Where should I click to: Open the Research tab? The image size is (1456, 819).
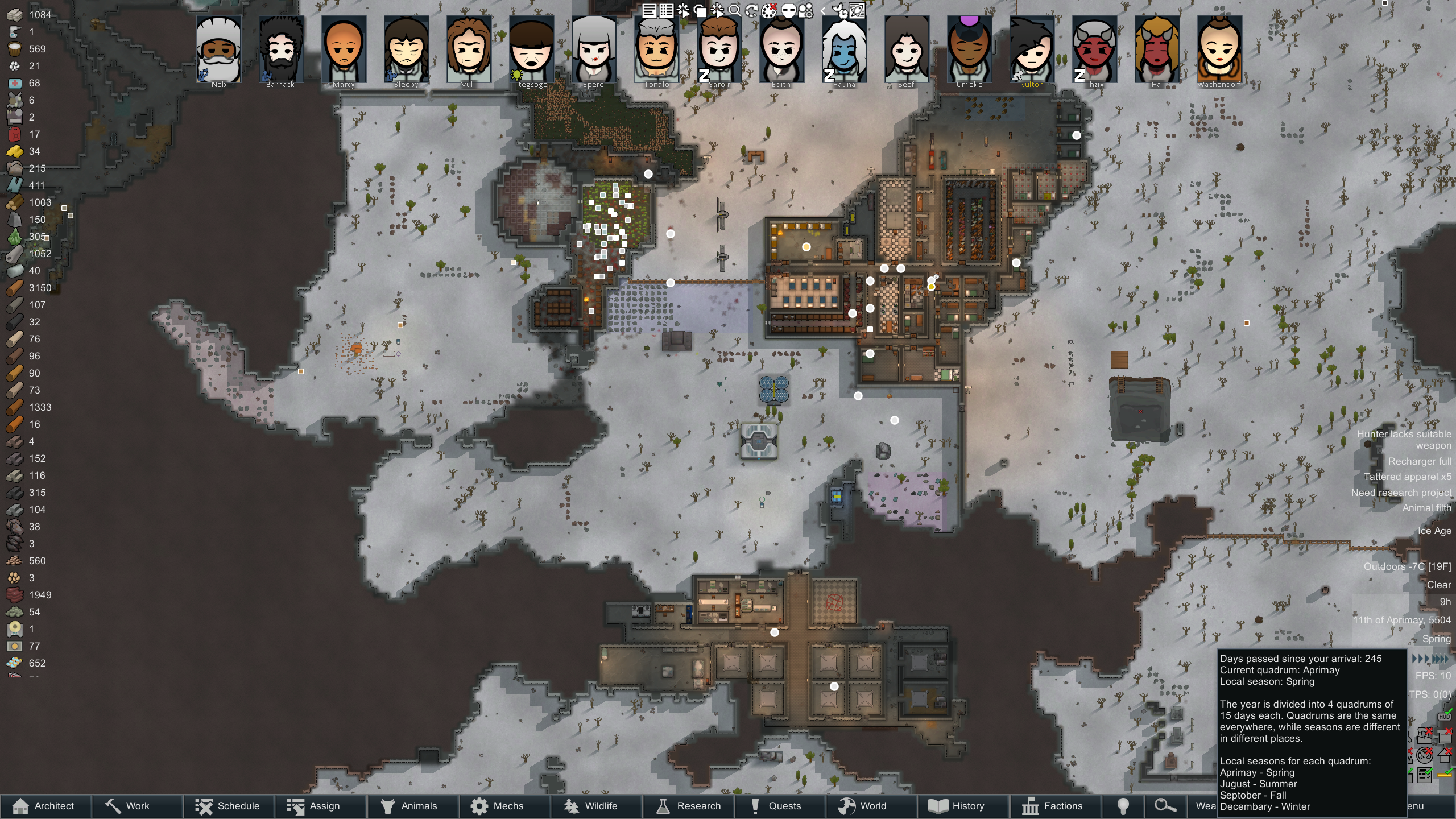[x=688, y=806]
